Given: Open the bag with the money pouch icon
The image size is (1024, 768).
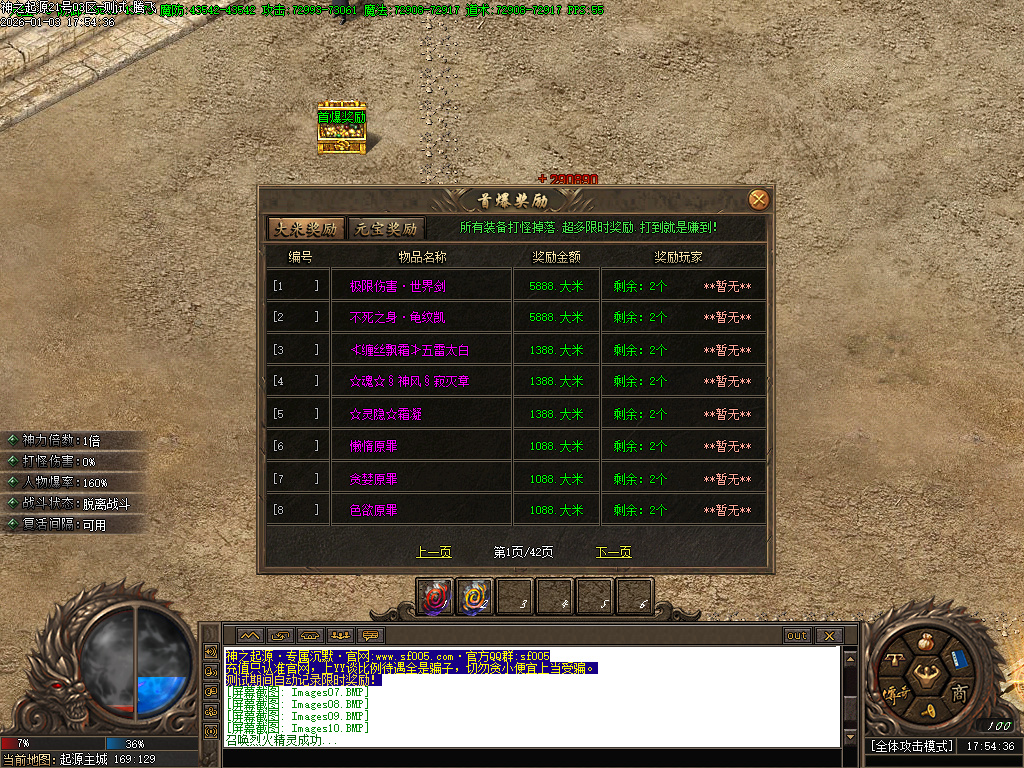Looking at the screenshot, I should click(x=924, y=641).
